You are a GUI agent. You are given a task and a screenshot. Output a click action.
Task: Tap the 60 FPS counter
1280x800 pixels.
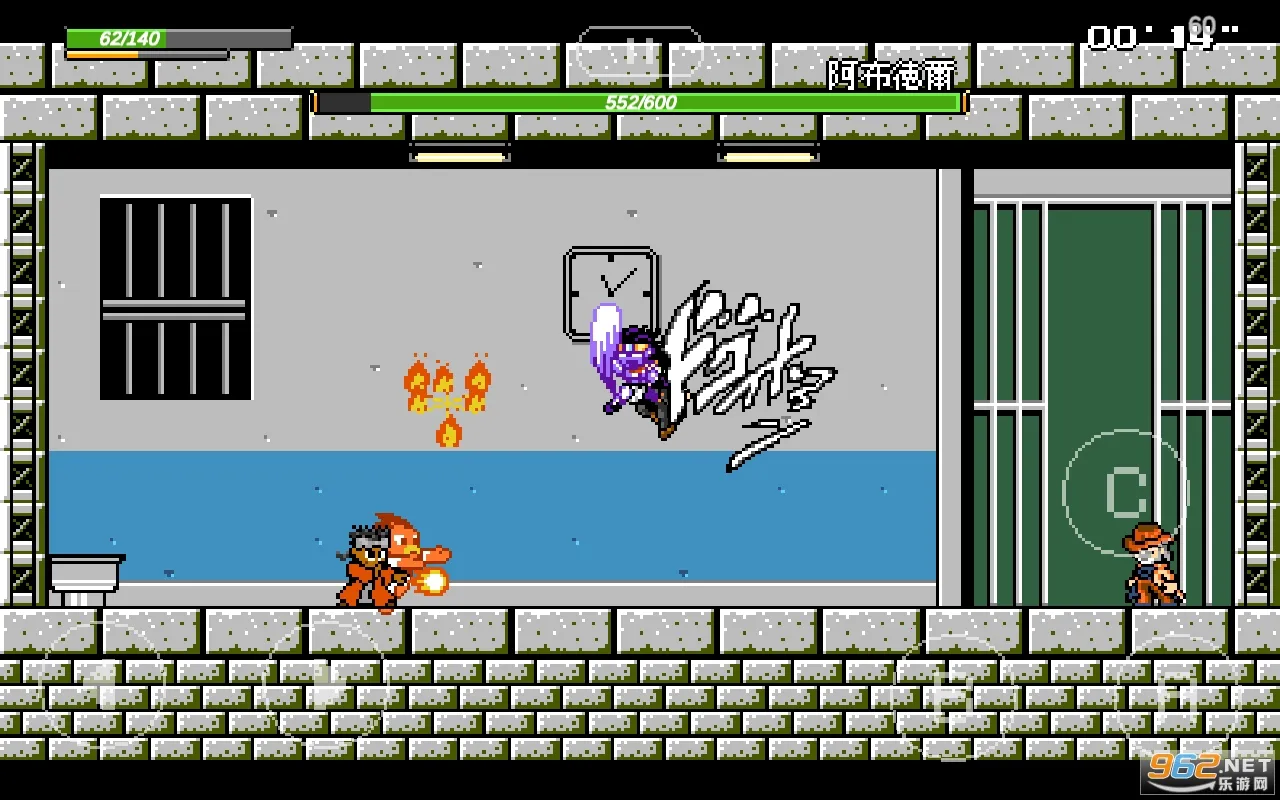point(1203,22)
